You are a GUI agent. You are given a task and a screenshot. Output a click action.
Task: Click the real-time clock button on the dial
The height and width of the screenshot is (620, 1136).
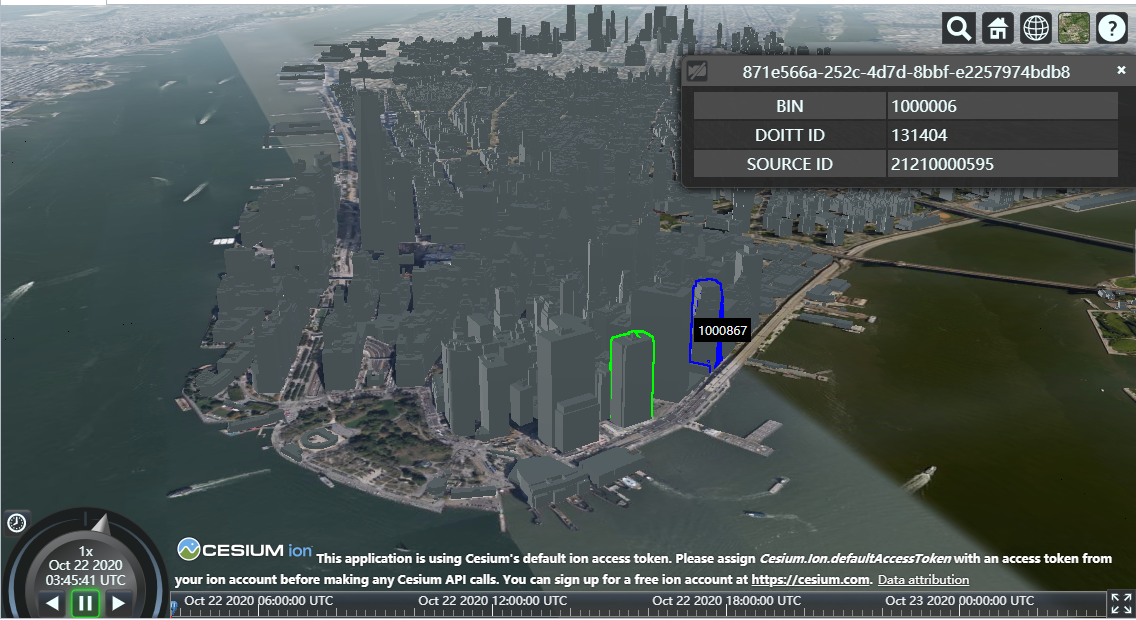(x=16, y=522)
